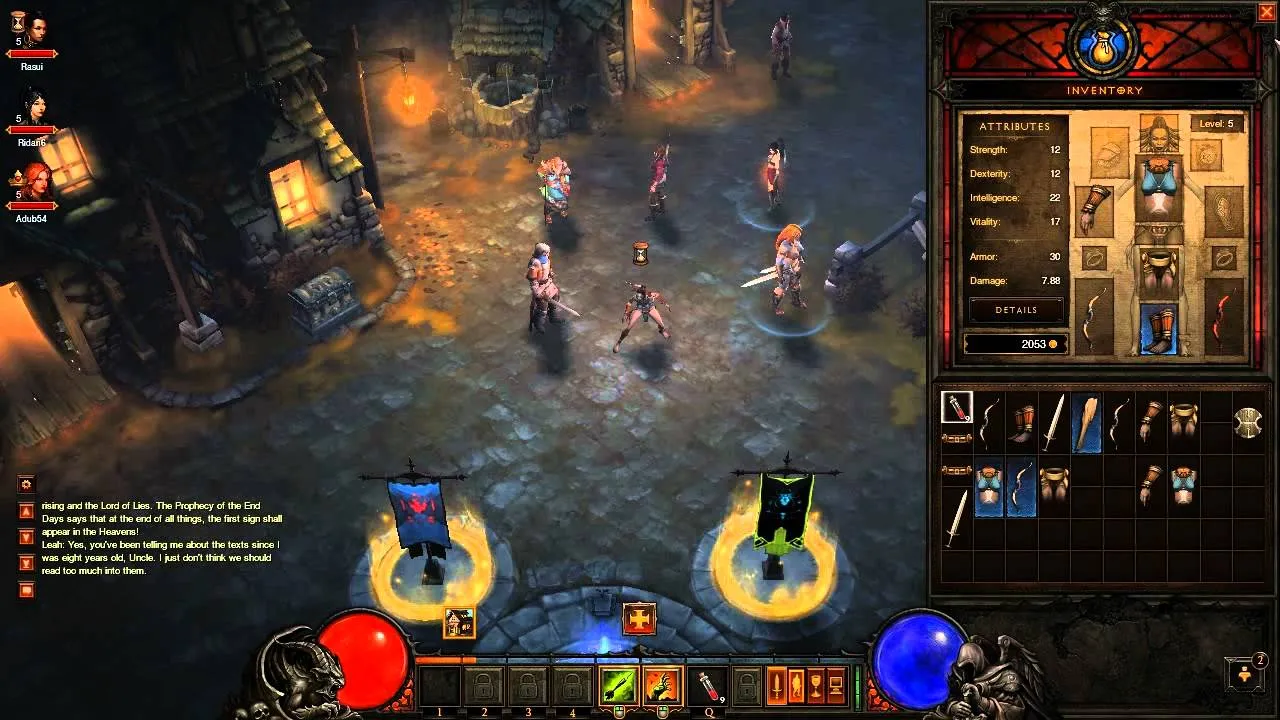1280x720 pixels.
Task: Activate the grasping hand skill
Action: tap(662, 686)
